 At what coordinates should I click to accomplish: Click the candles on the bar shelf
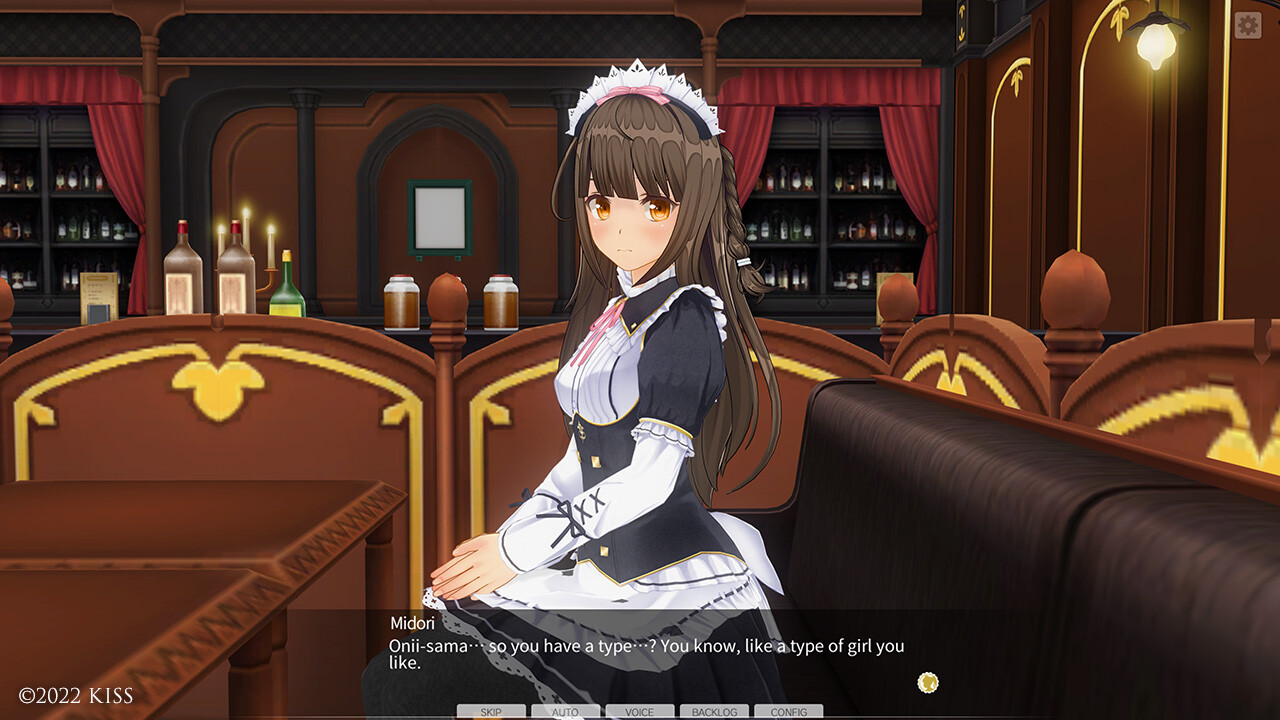(x=247, y=237)
